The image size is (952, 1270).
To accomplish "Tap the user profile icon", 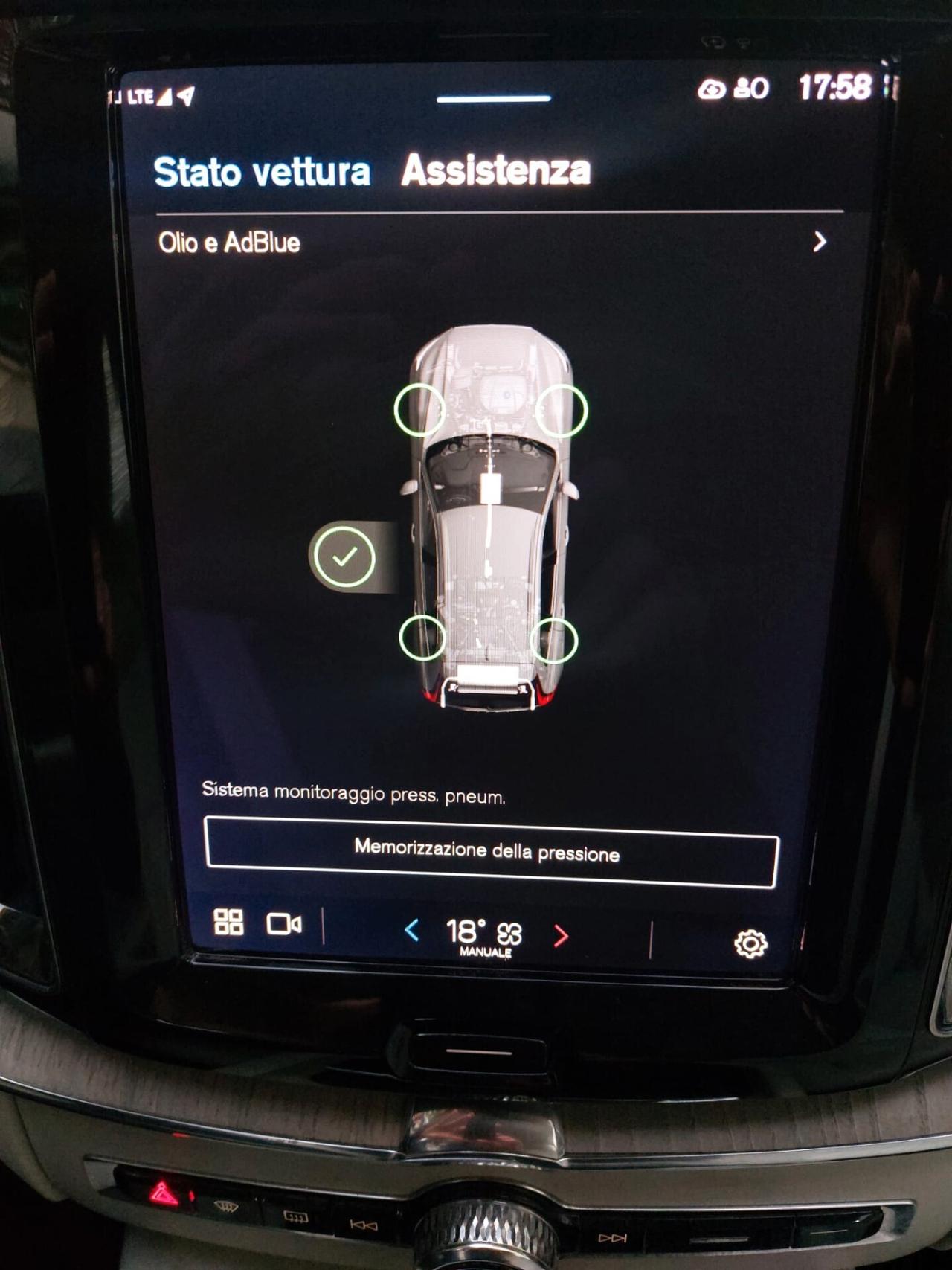I will pos(751,89).
